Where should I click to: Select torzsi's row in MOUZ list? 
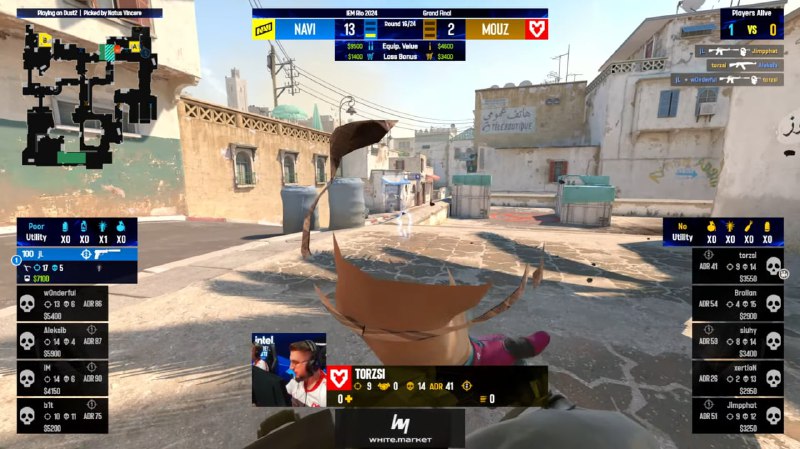pos(738,265)
